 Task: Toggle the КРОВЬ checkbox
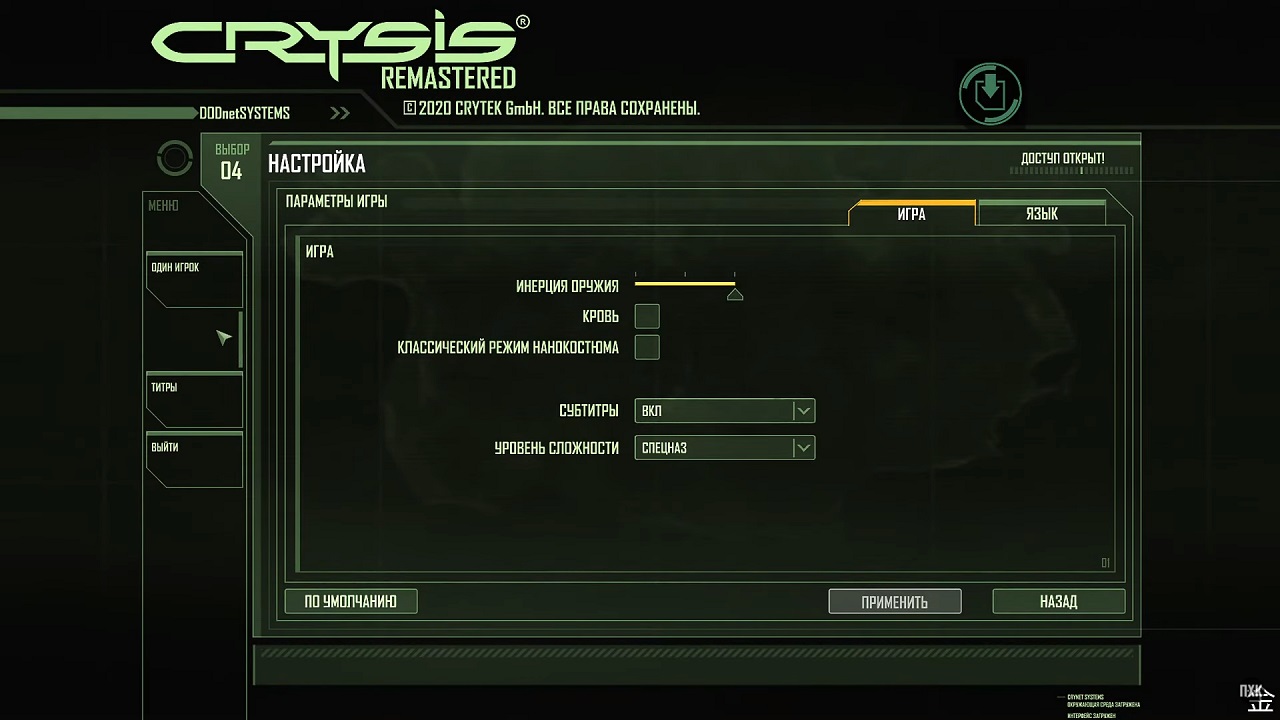(x=647, y=317)
